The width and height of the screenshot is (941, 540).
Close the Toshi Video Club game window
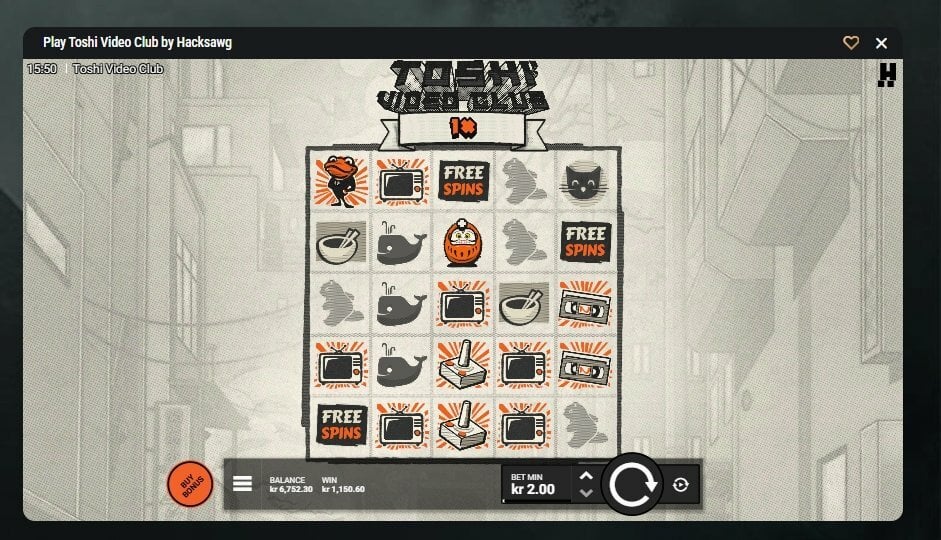(x=881, y=43)
